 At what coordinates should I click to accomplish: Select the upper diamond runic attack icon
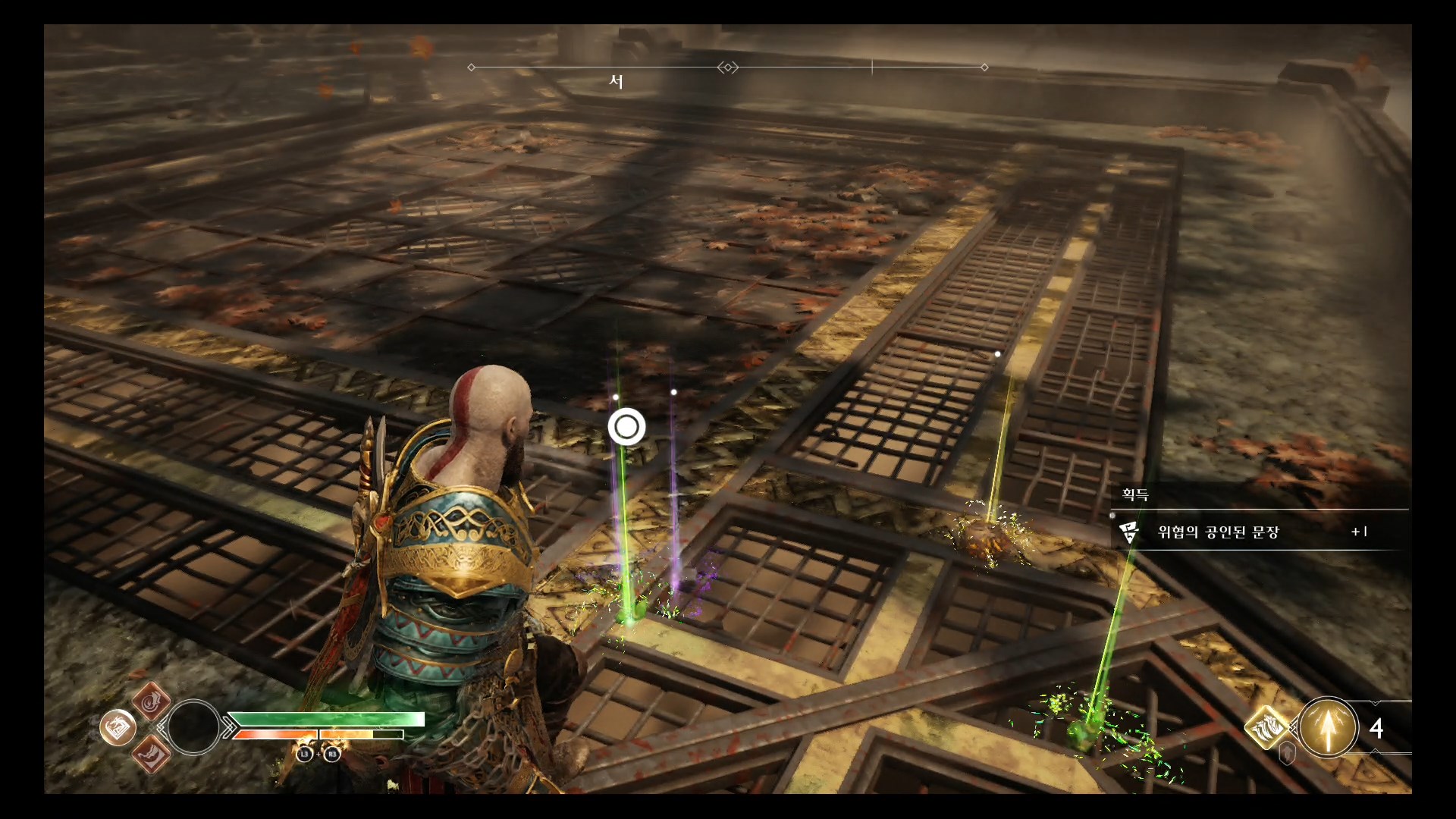point(151,700)
